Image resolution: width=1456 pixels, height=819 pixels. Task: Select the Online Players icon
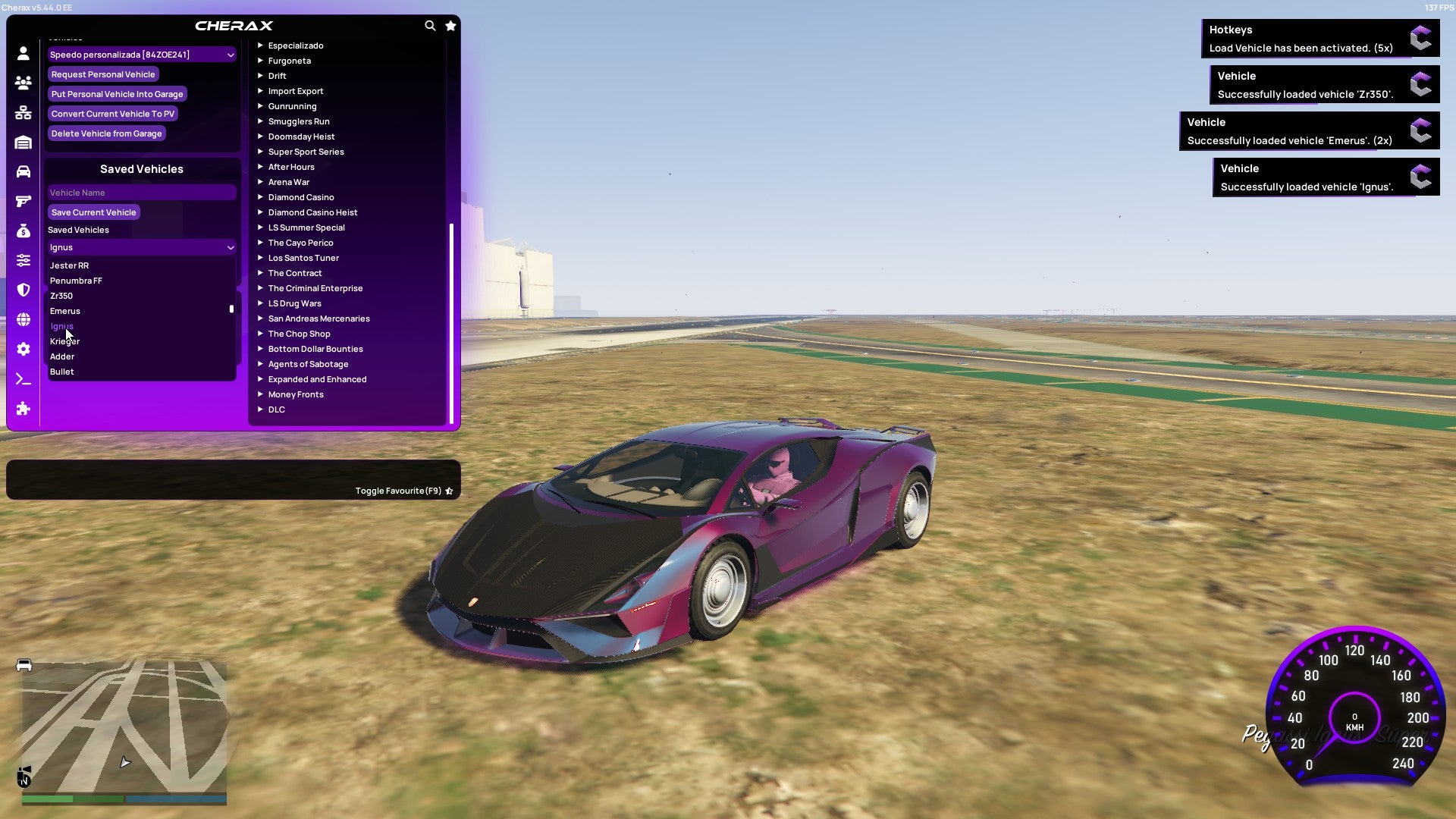23,82
